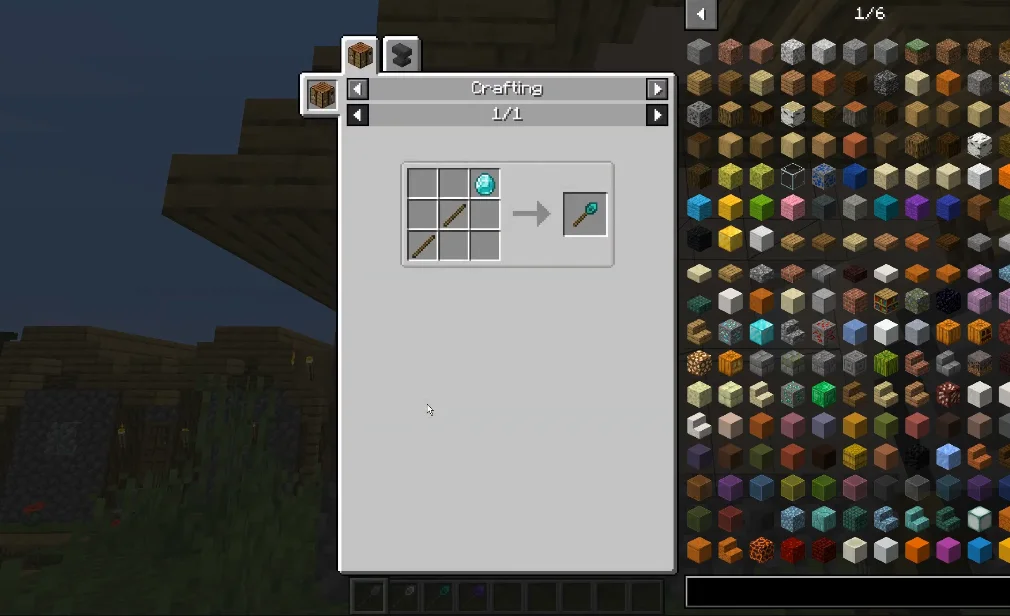Focus the item search box

[847, 591]
